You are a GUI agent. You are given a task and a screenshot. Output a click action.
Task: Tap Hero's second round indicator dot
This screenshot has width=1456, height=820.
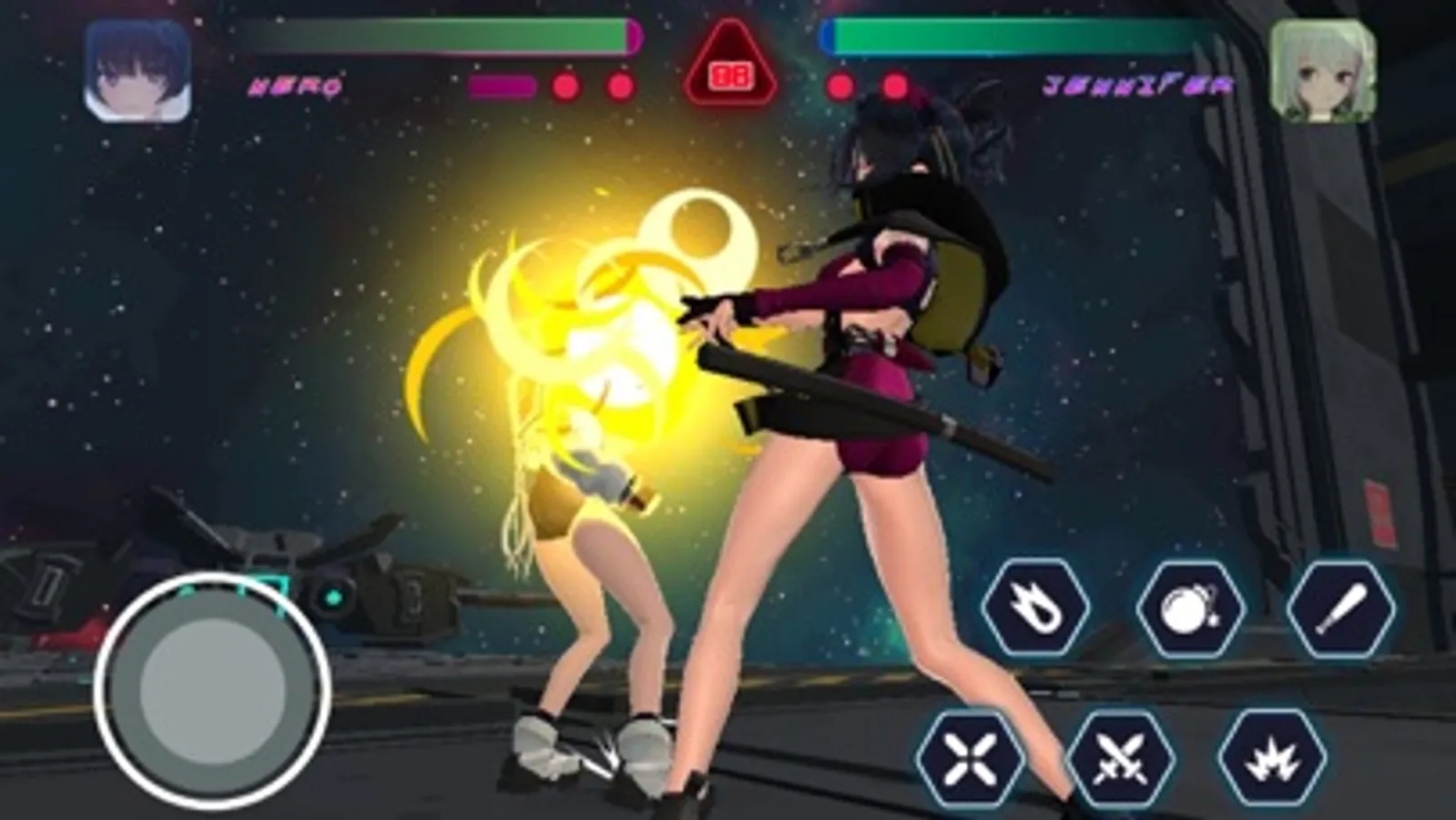[619, 87]
